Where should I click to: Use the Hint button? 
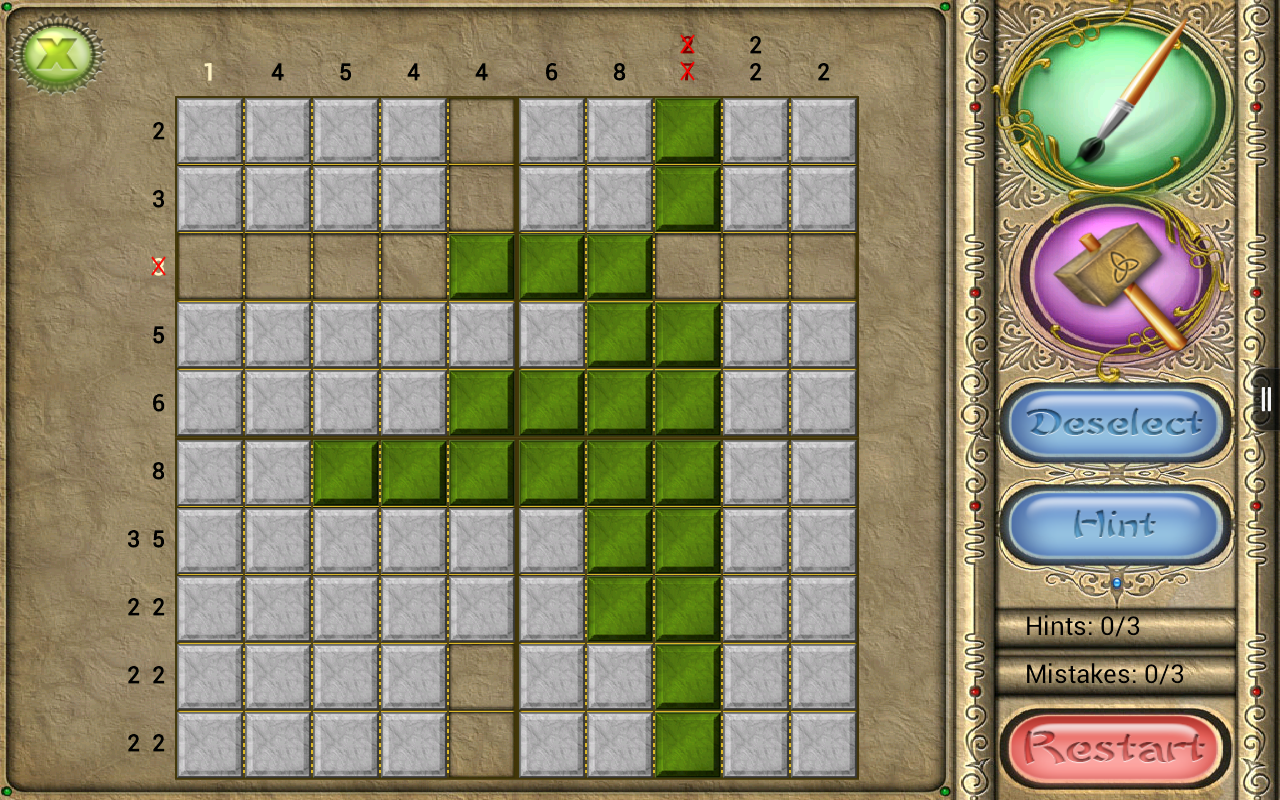1116,525
